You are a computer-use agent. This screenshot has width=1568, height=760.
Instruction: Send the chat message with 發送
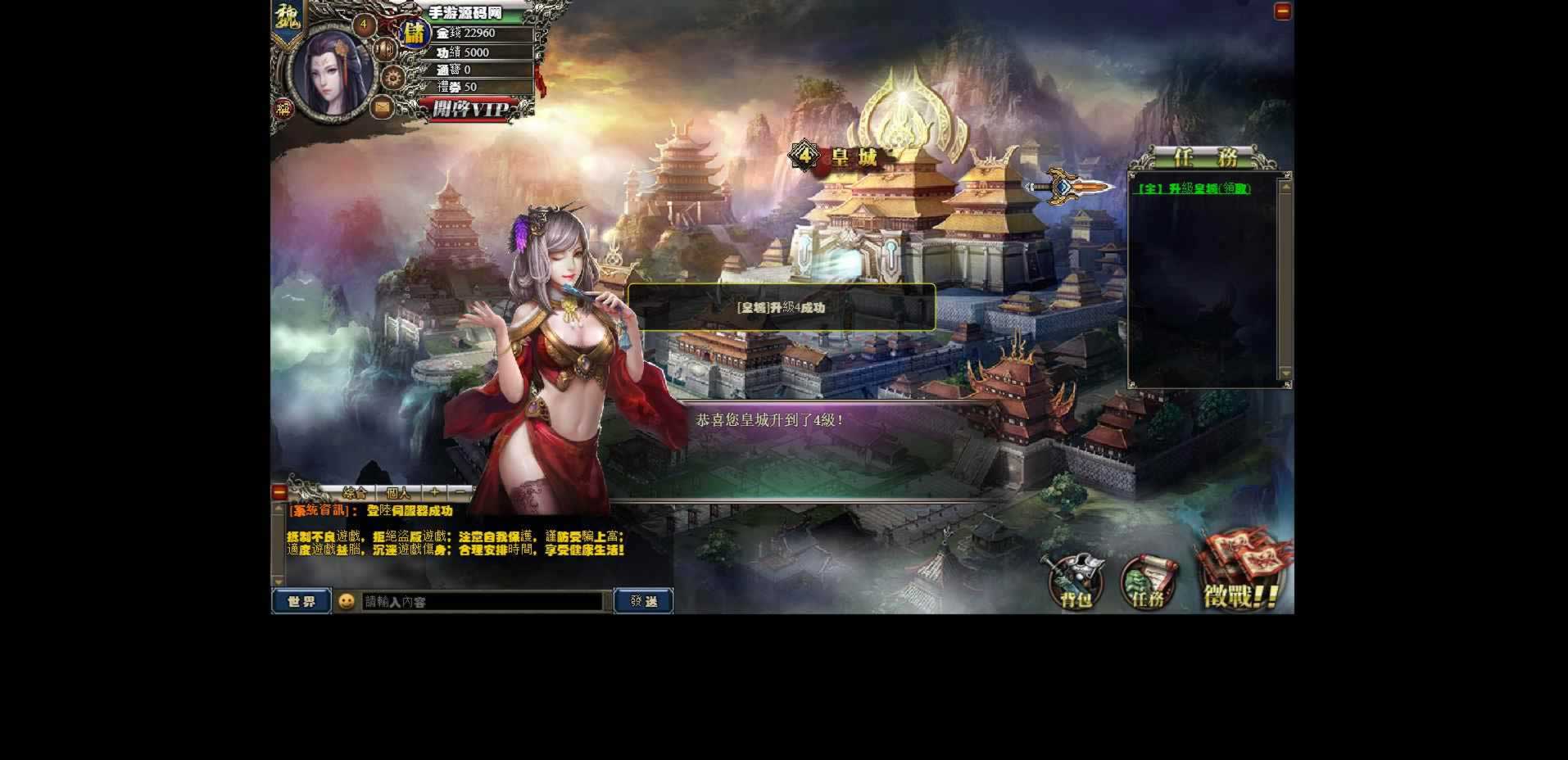(x=643, y=601)
